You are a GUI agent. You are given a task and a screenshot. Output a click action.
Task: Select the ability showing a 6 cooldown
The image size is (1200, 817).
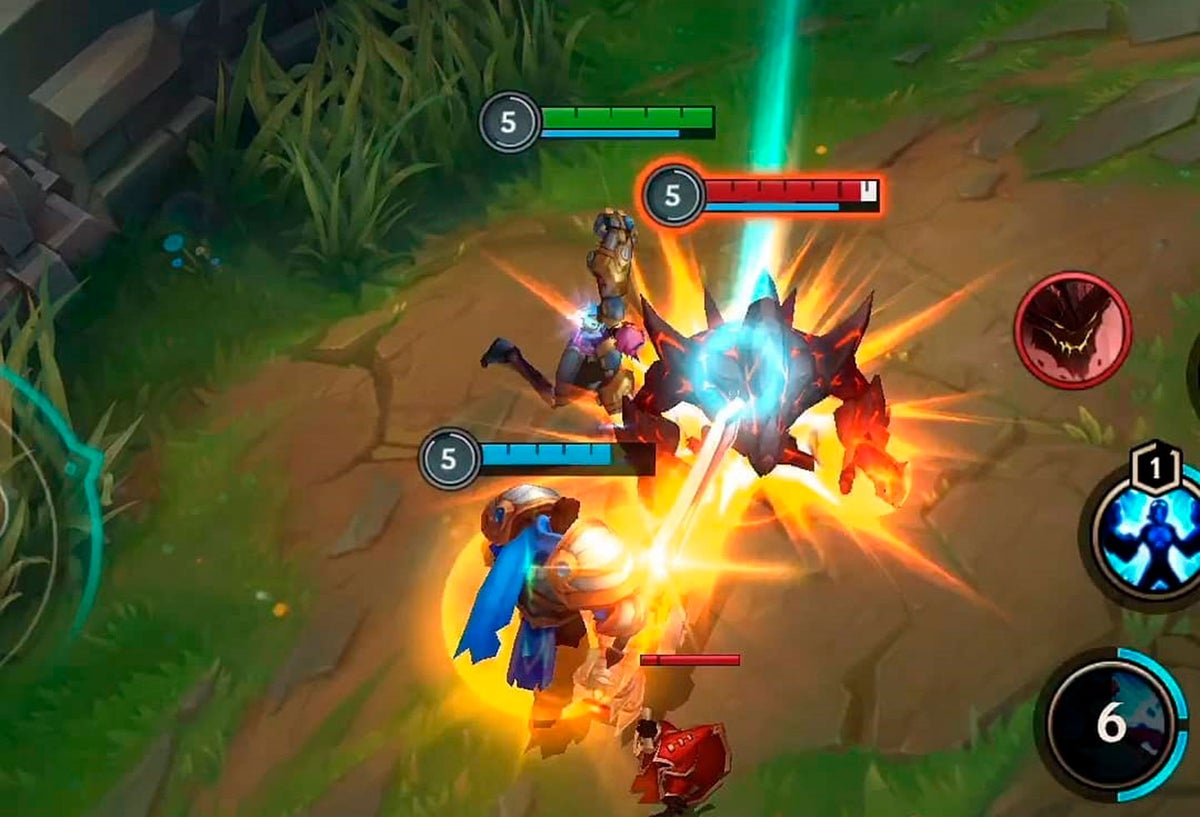pos(1112,723)
